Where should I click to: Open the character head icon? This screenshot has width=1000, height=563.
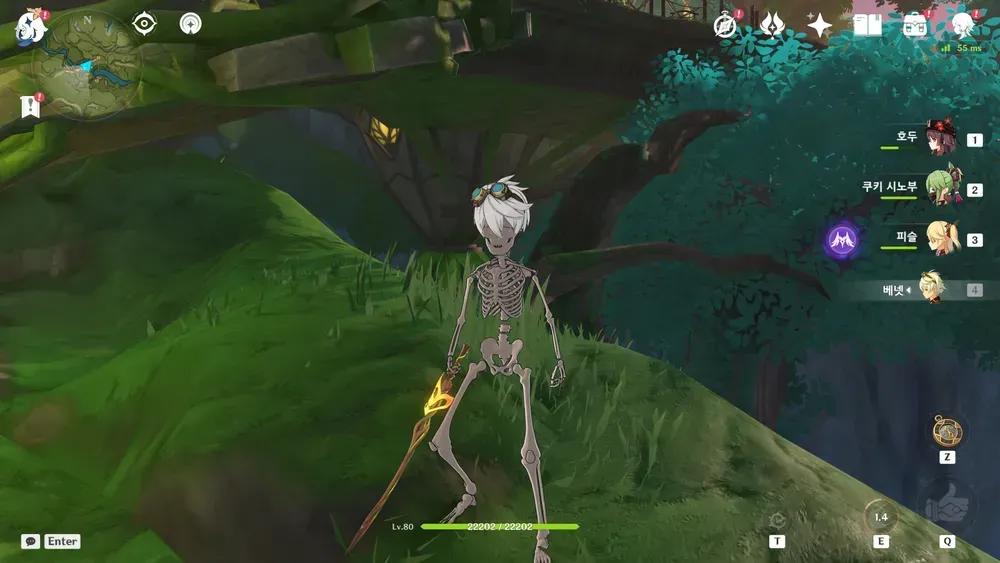pyautogui.click(x=962, y=26)
